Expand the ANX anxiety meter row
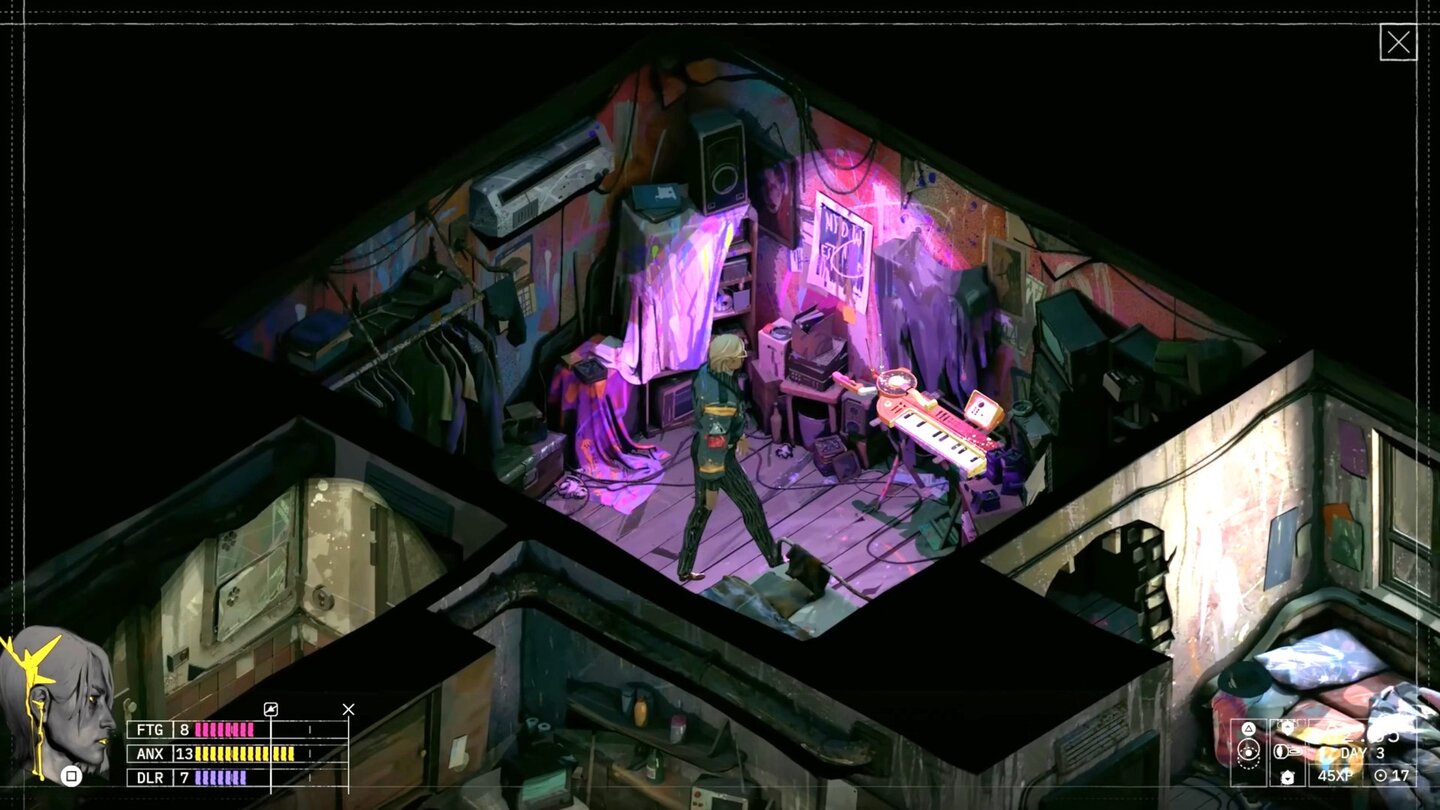The height and width of the screenshot is (810, 1440). point(150,754)
